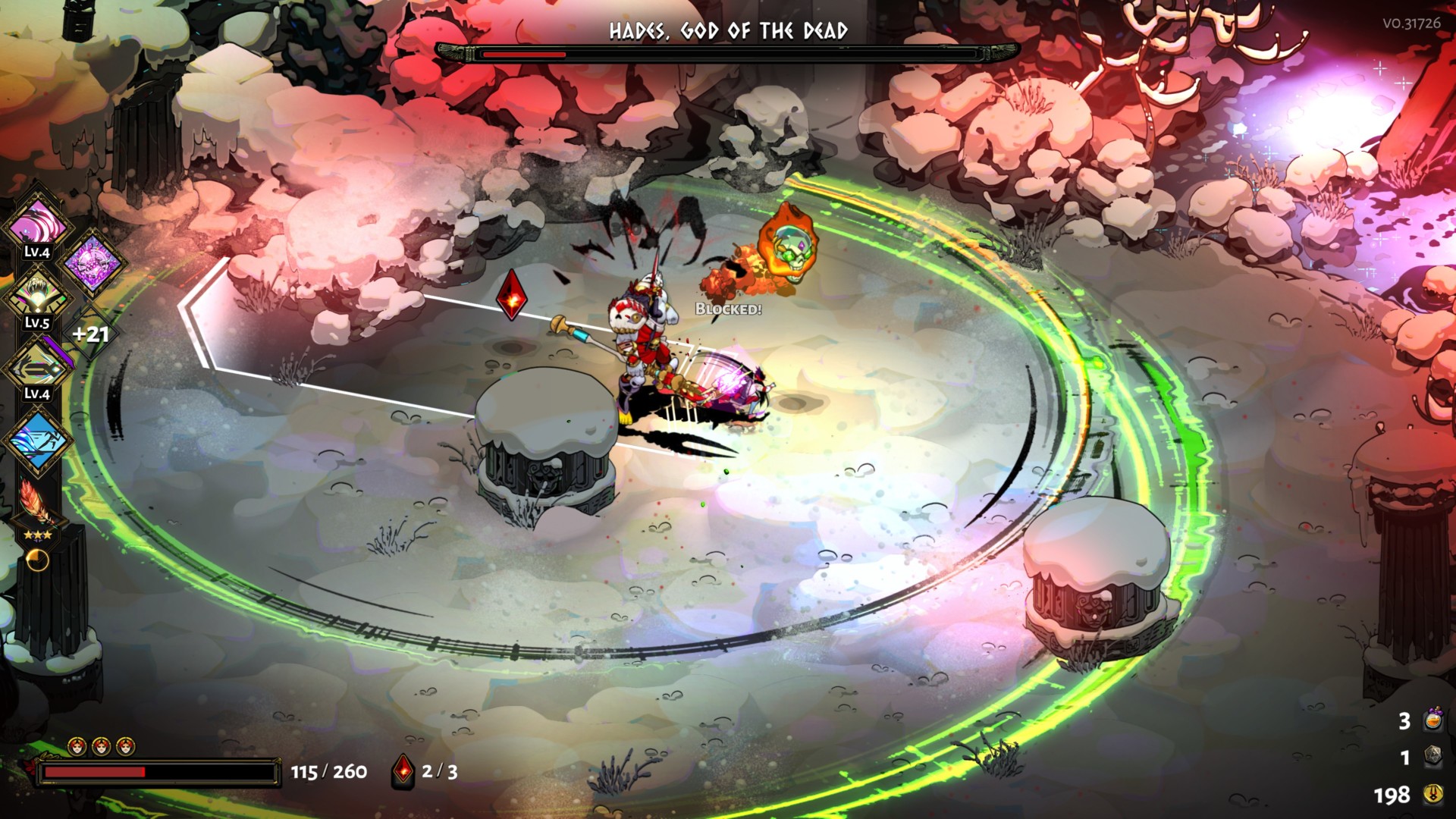Image resolution: width=1456 pixels, height=819 pixels.
Task: Click the orange nectar bottle resource icon
Action: (1432, 719)
